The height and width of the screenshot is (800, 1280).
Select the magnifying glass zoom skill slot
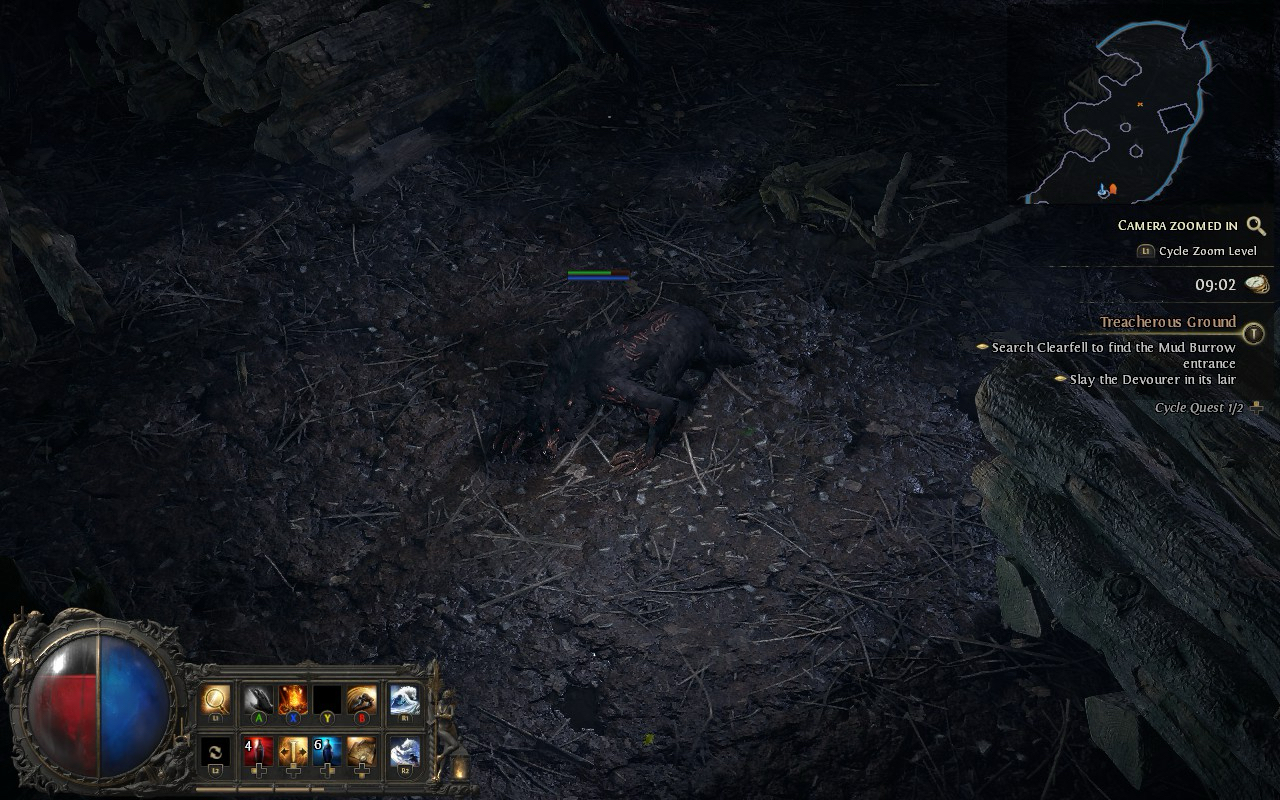click(215, 699)
